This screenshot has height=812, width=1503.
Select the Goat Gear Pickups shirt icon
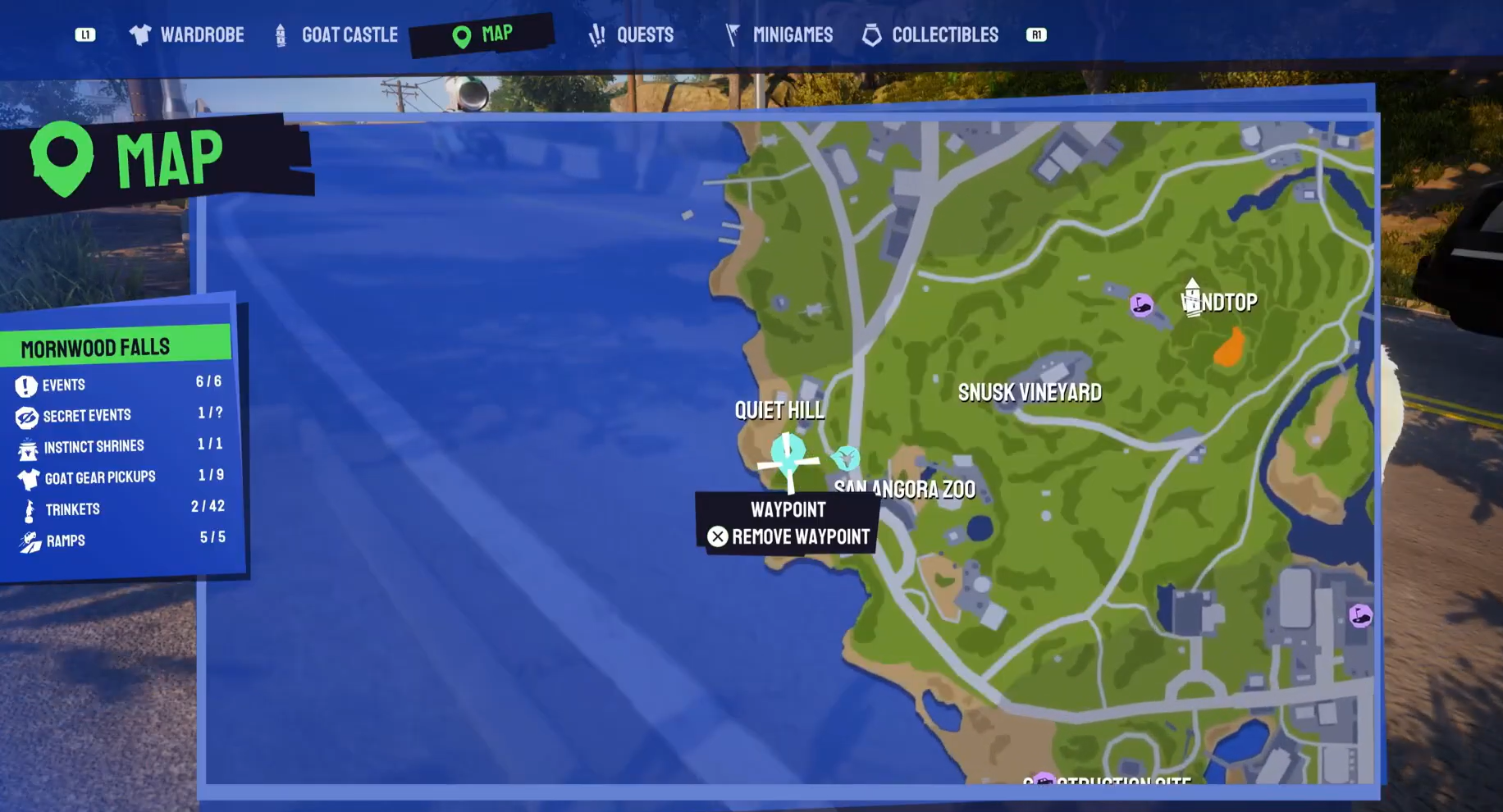click(x=27, y=478)
